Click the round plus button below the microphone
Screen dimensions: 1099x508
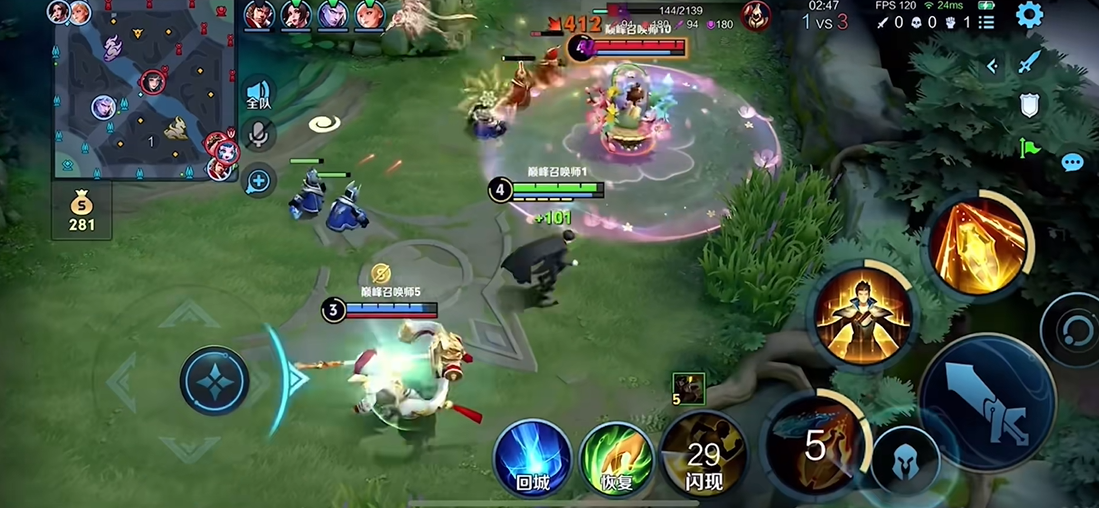259,181
